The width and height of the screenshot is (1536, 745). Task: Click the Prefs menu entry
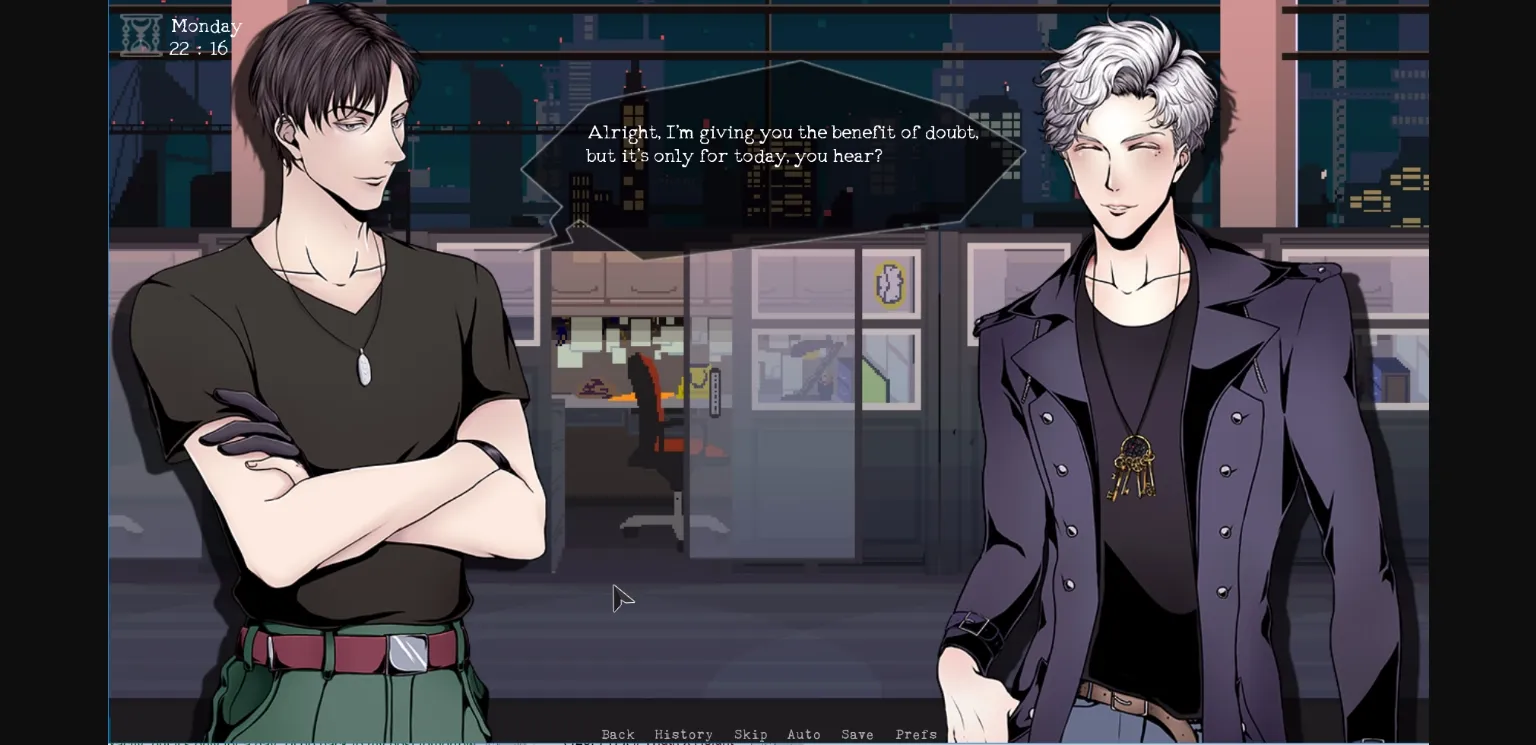916,734
